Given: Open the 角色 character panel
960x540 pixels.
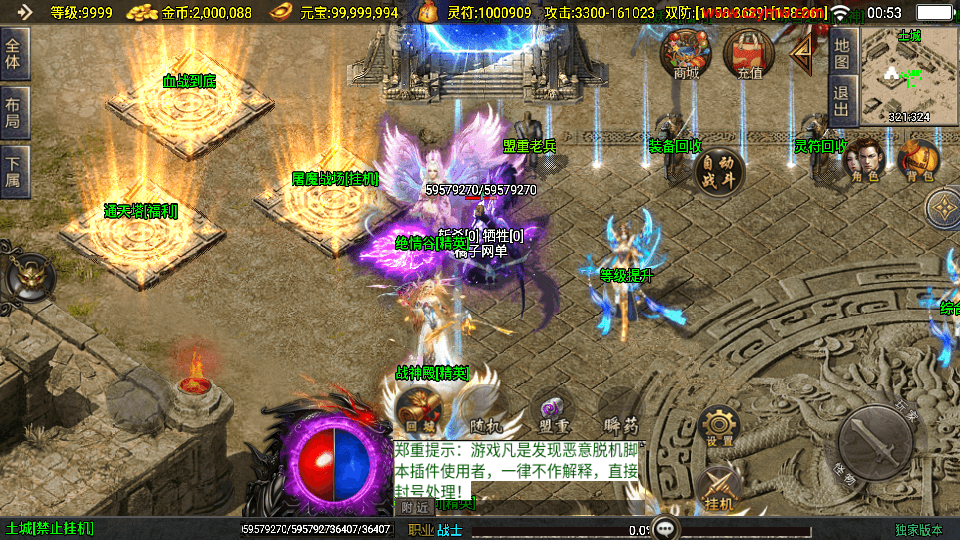Looking at the screenshot, I should (x=865, y=159).
